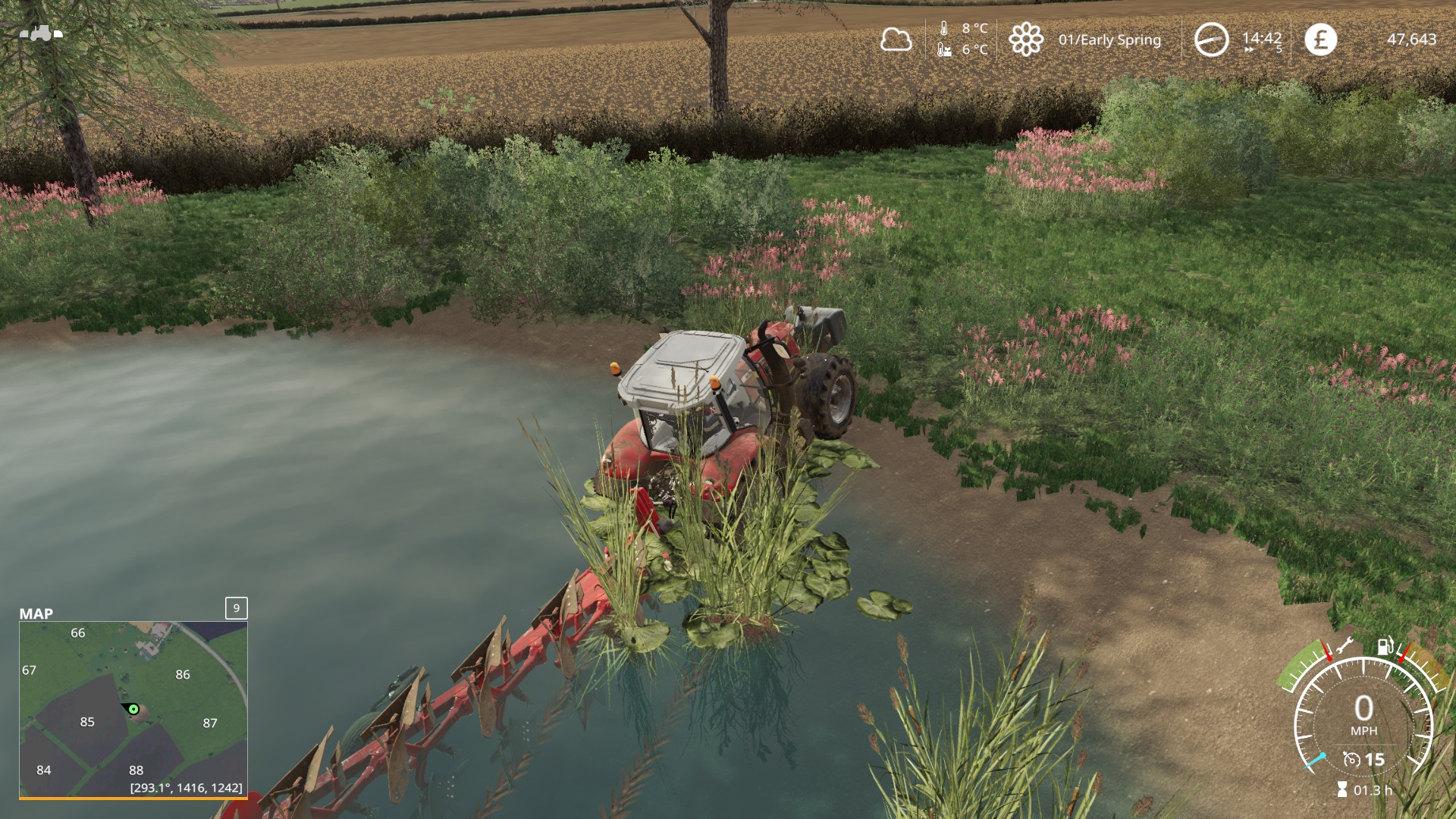Click the fuel pump gauge icon
This screenshot has width=1456, height=819.
(1385, 646)
